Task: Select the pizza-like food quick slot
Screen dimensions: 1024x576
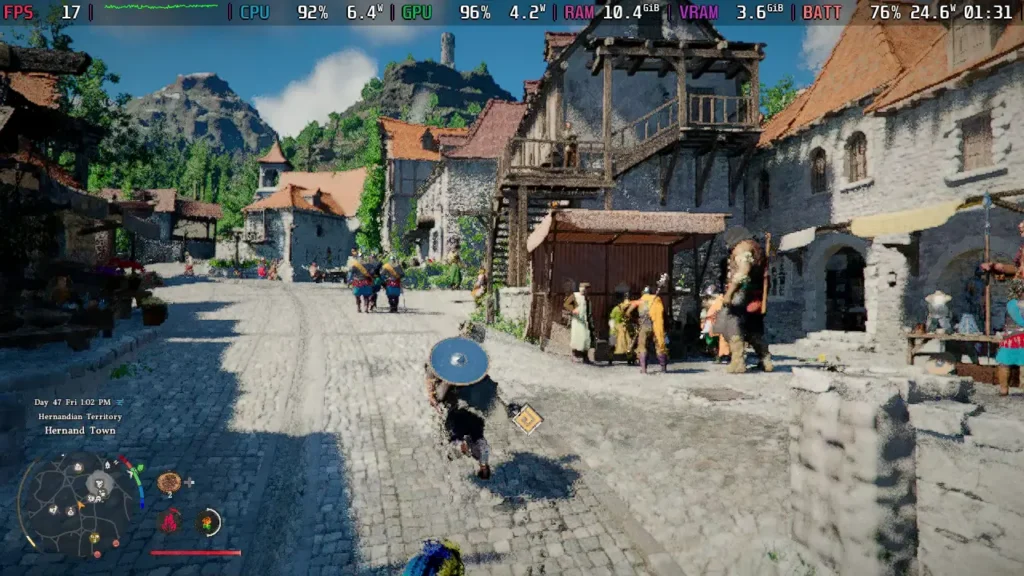Action: [169, 483]
